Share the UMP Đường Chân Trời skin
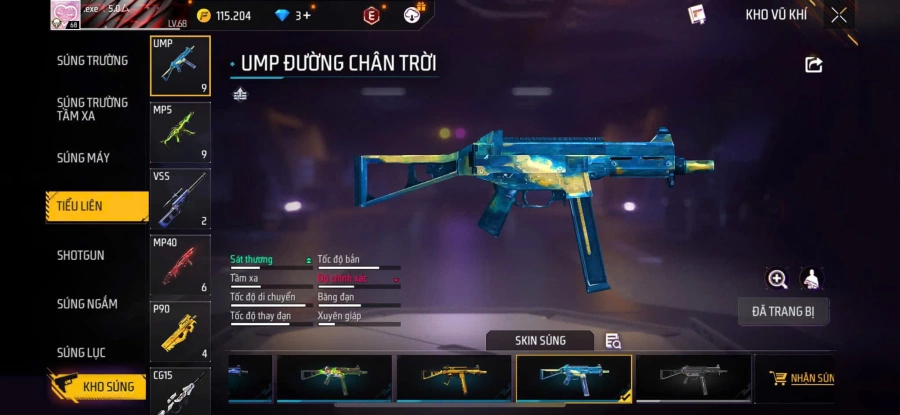 click(x=813, y=65)
